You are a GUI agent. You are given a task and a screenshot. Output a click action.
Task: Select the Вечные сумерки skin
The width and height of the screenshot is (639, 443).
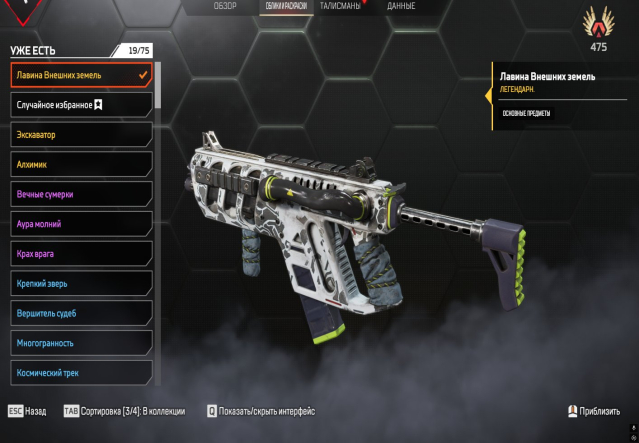pyautogui.click(x=80, y=194)
